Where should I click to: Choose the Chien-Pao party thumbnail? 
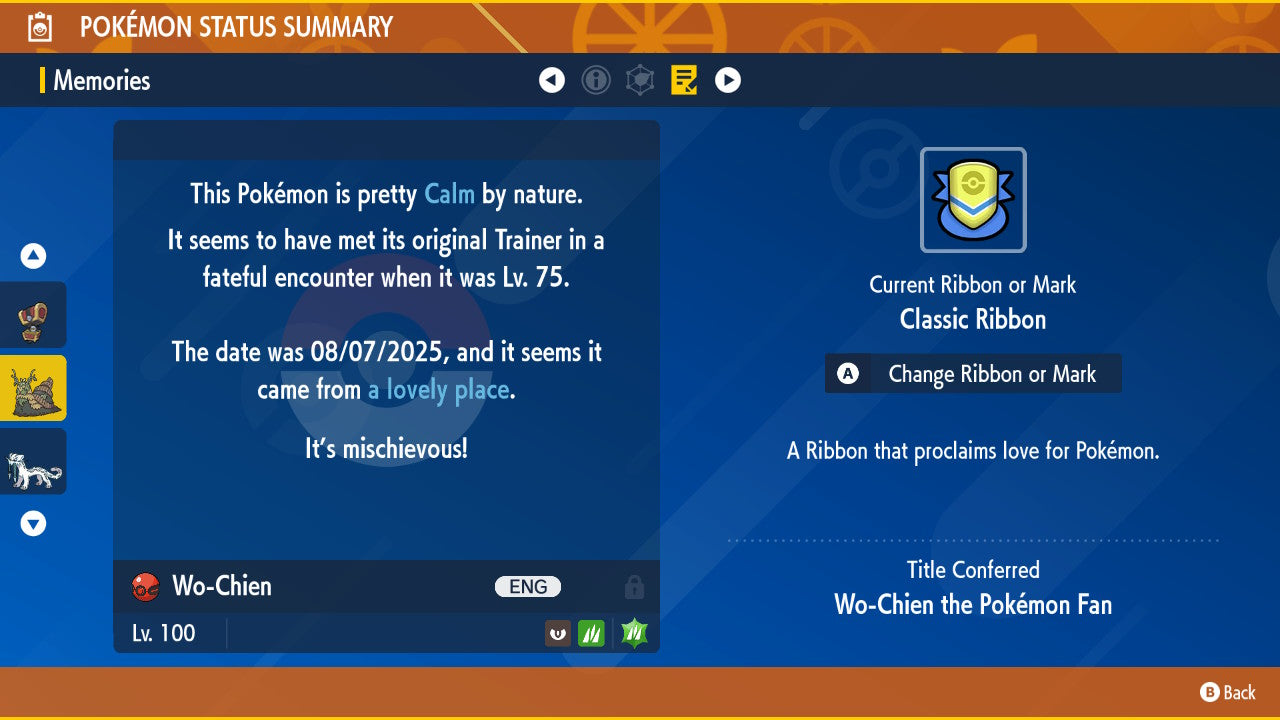[34, 461]
